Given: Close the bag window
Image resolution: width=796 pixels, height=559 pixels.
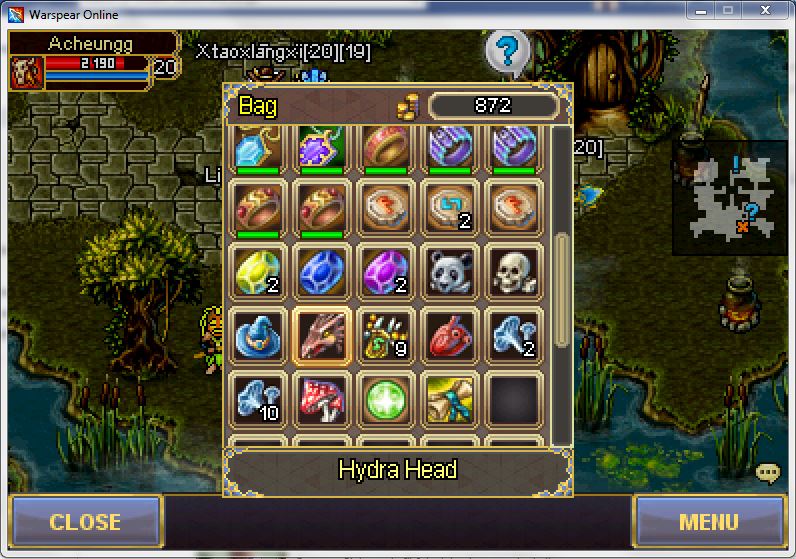Looking at the screenshot, I should (x=85, y=521).
